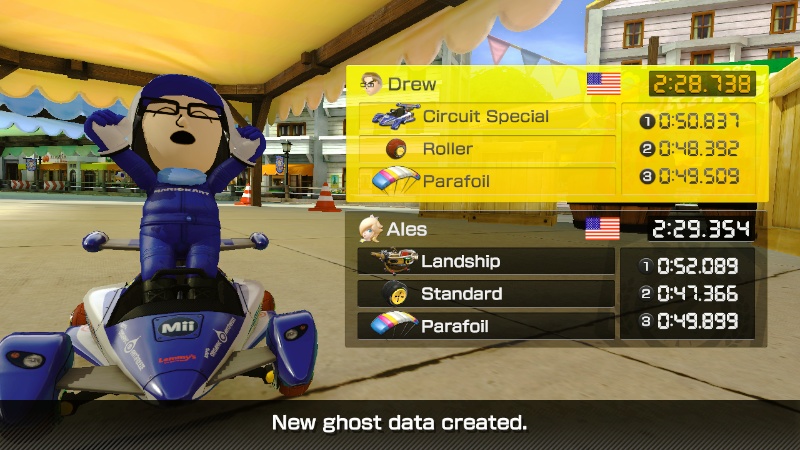Screen dimensions: 800x450
Task: Pick the Standard tires row
Action: [x=486, y=294]
